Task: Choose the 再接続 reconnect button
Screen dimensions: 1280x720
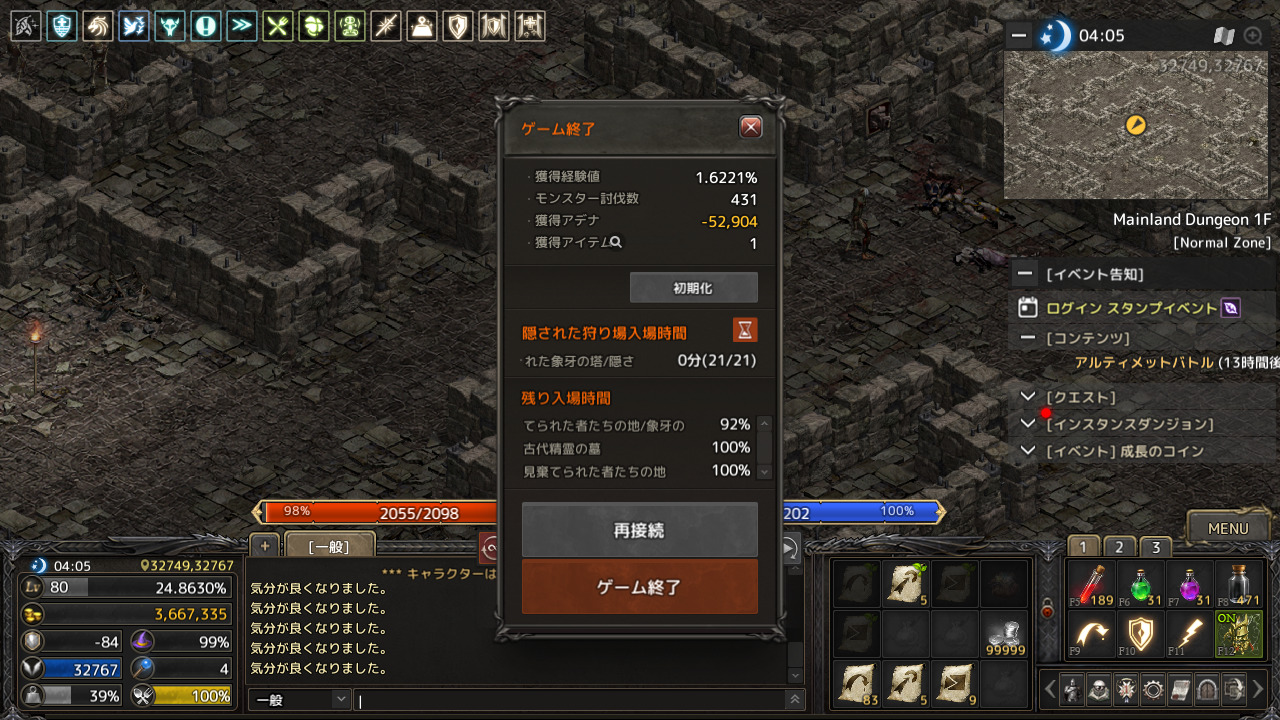Action: [x=639, y=530]
